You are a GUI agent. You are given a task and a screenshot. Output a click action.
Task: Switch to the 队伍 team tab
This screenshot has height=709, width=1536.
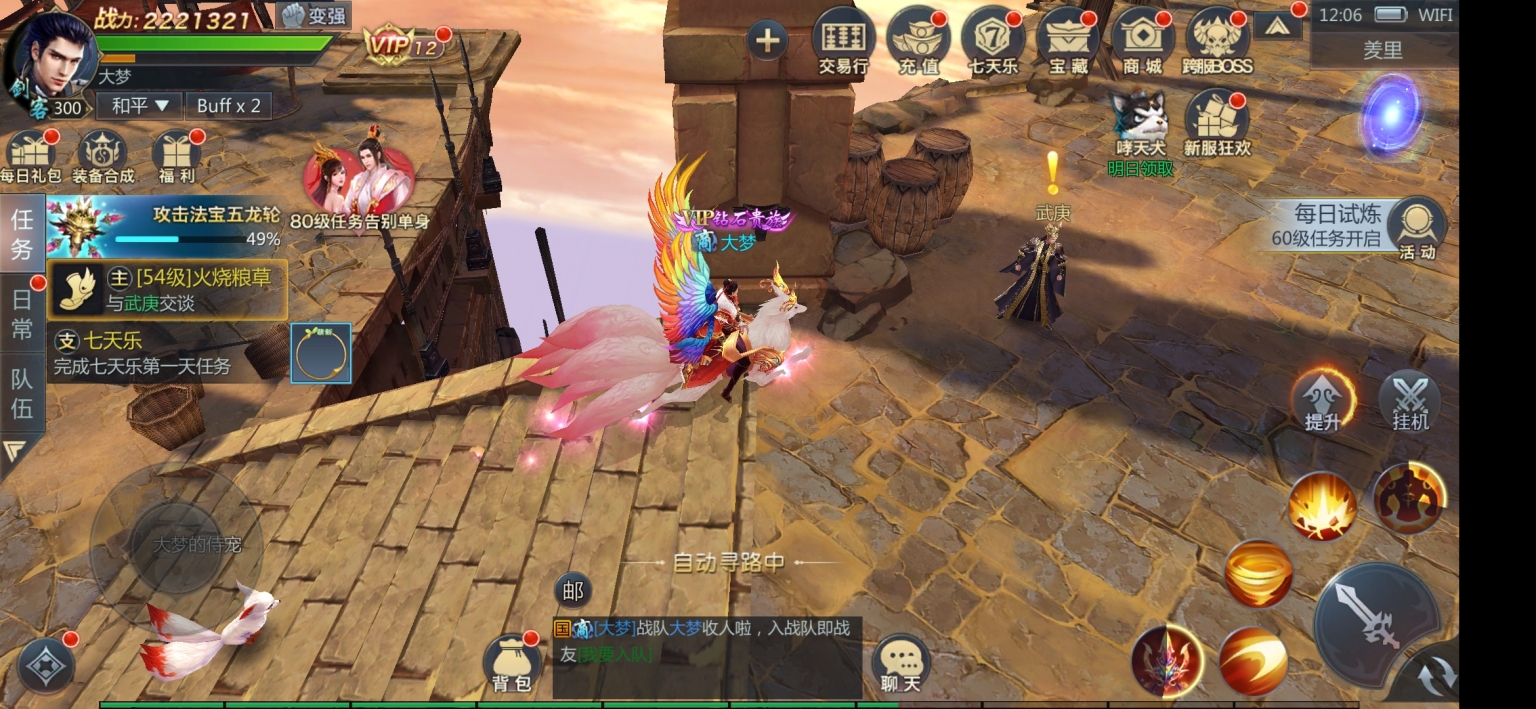22,393
